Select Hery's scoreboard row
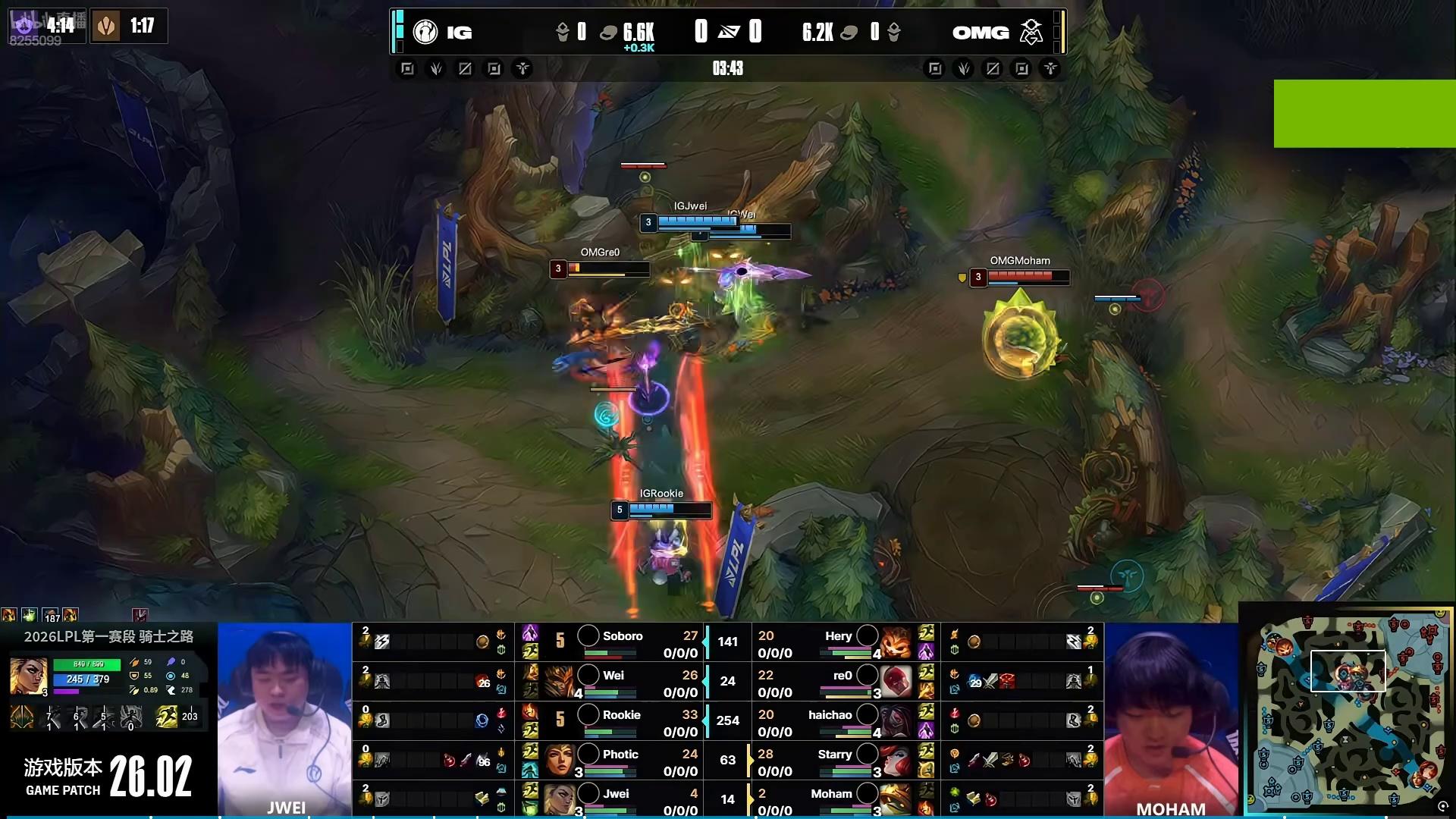Image resolution: width=1456 pixels, height=819 pixels. point(834,642)
